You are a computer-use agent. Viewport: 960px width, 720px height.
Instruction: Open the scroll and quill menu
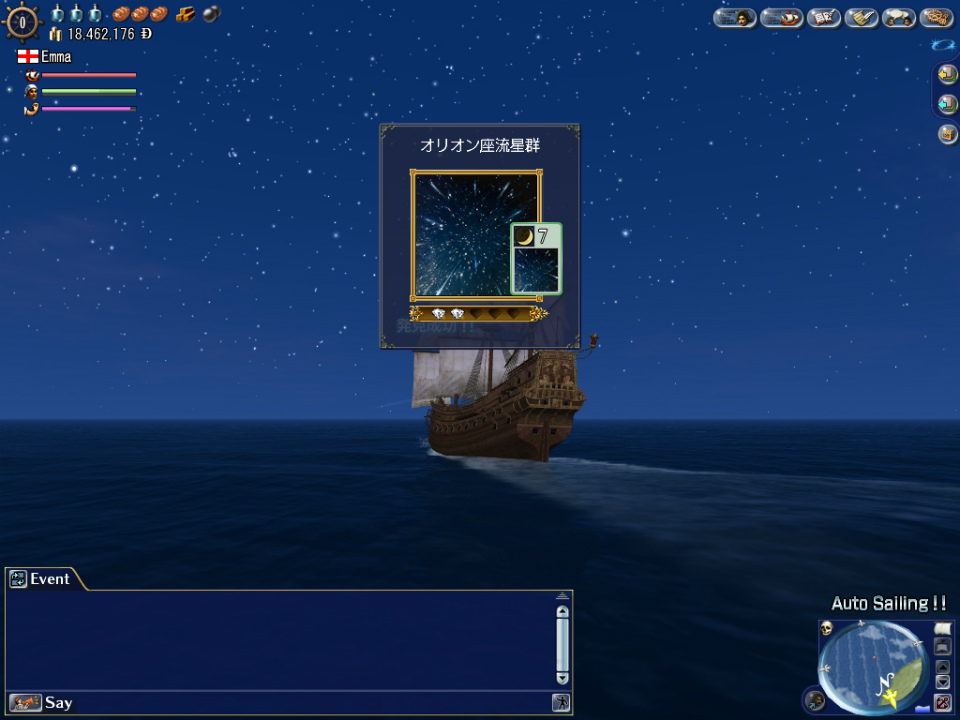(x=861, y=17)
